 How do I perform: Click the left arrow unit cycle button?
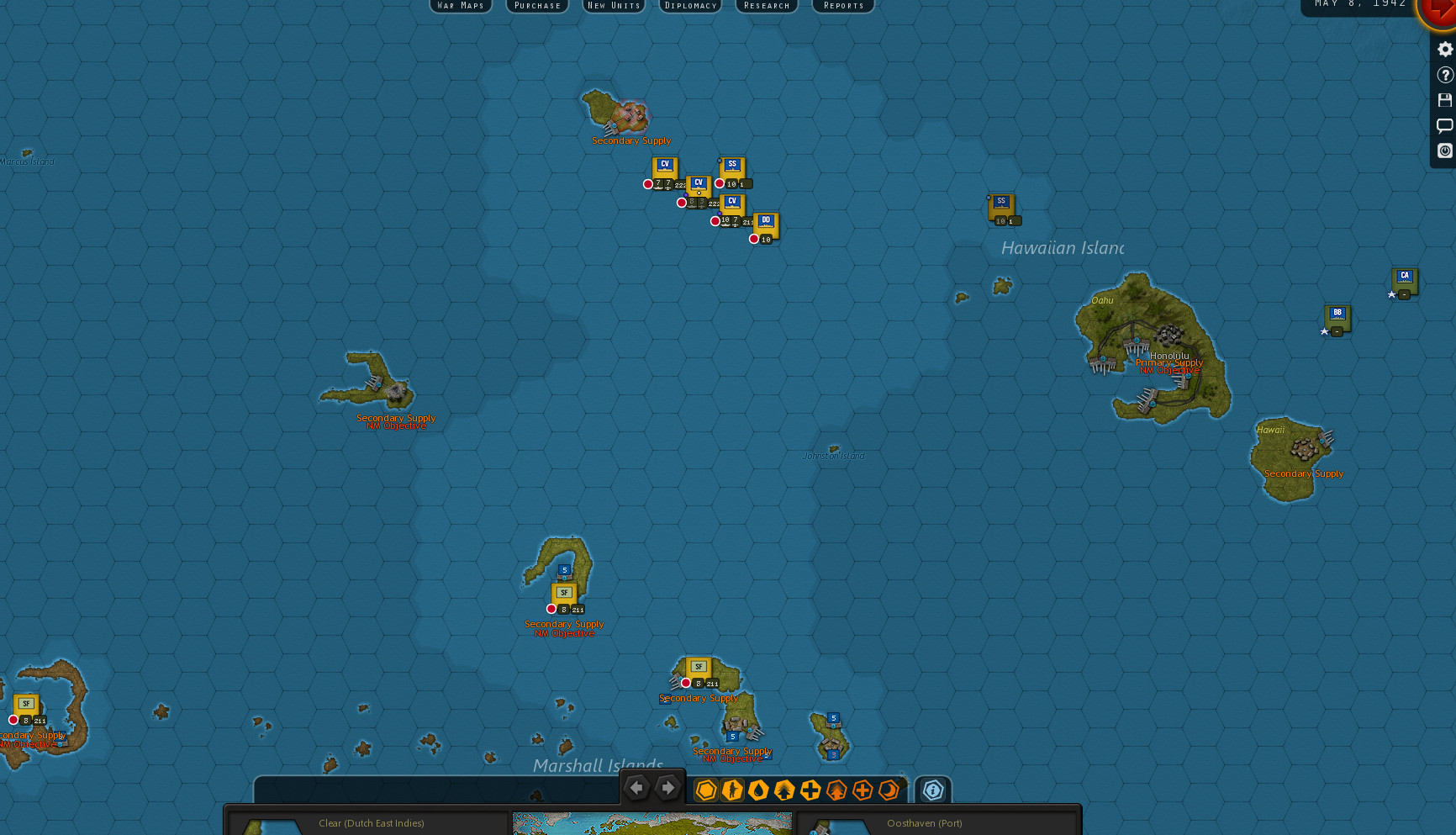637,788
